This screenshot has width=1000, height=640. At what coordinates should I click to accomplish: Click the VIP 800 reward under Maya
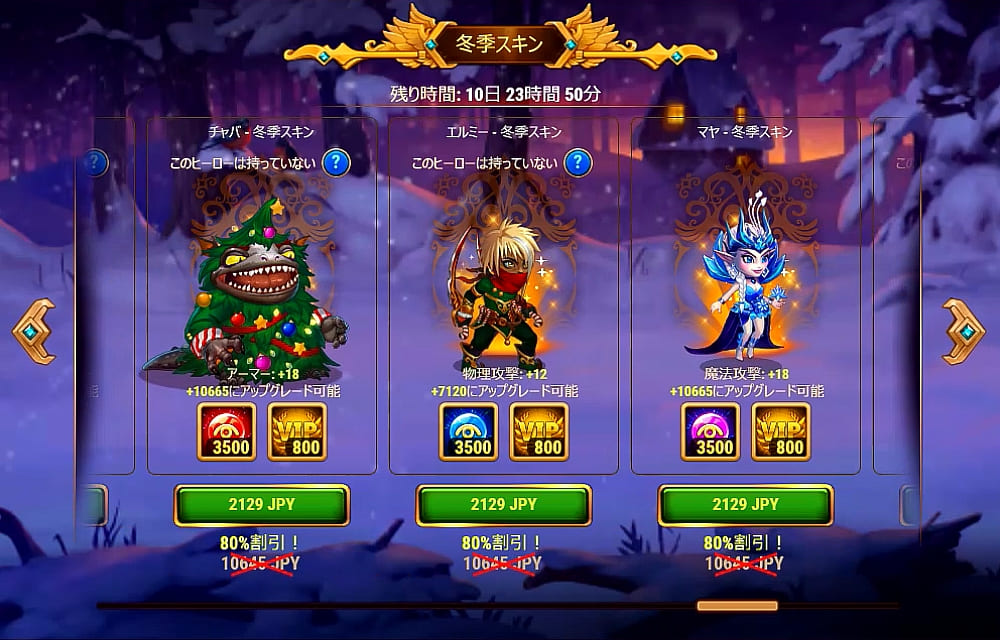tap(781, 432)
